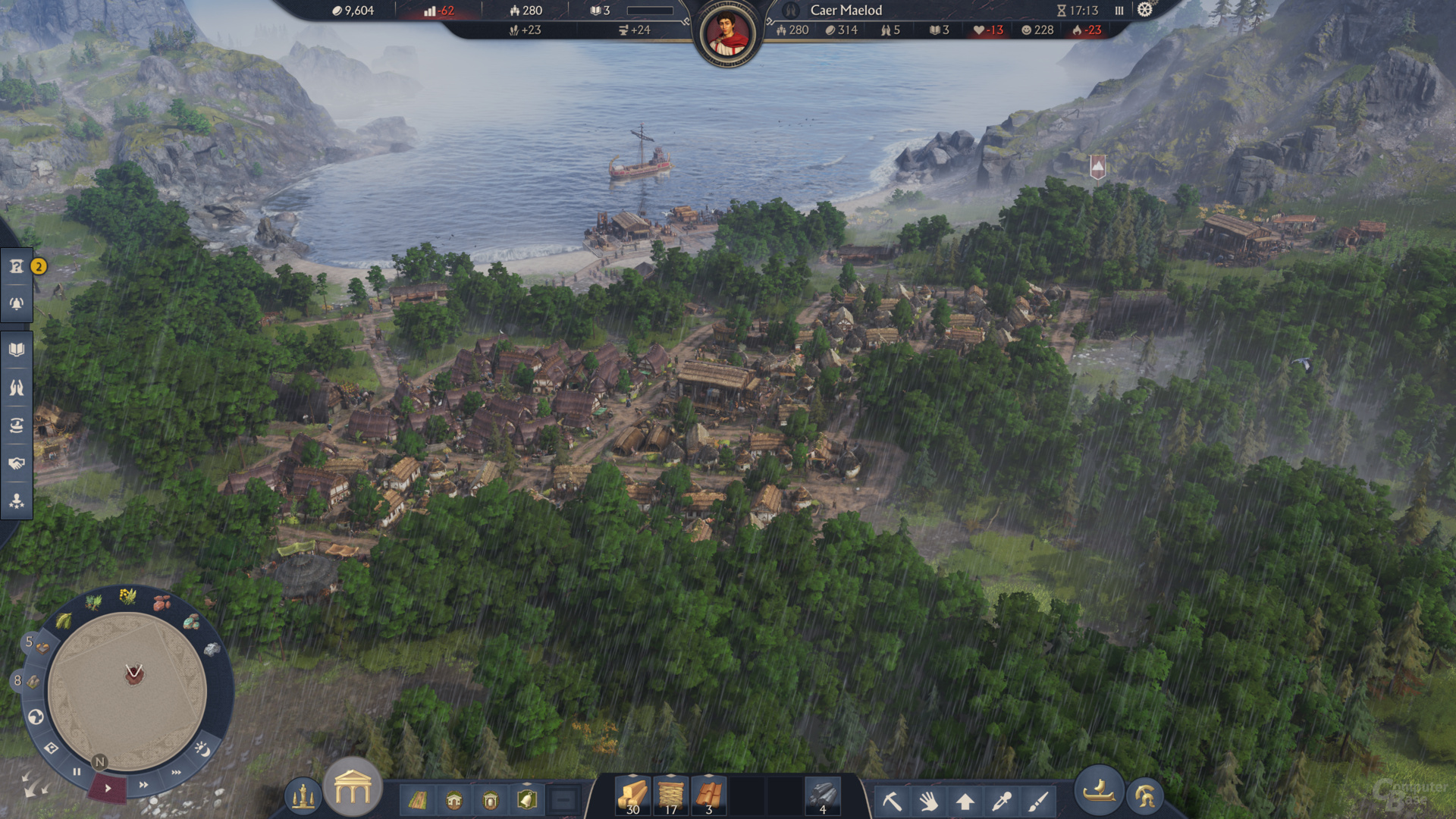The height and width of the screenshot is (819, 1456).
Task: Select the eyedropper copy tool
Action: tap(1002, 801)
